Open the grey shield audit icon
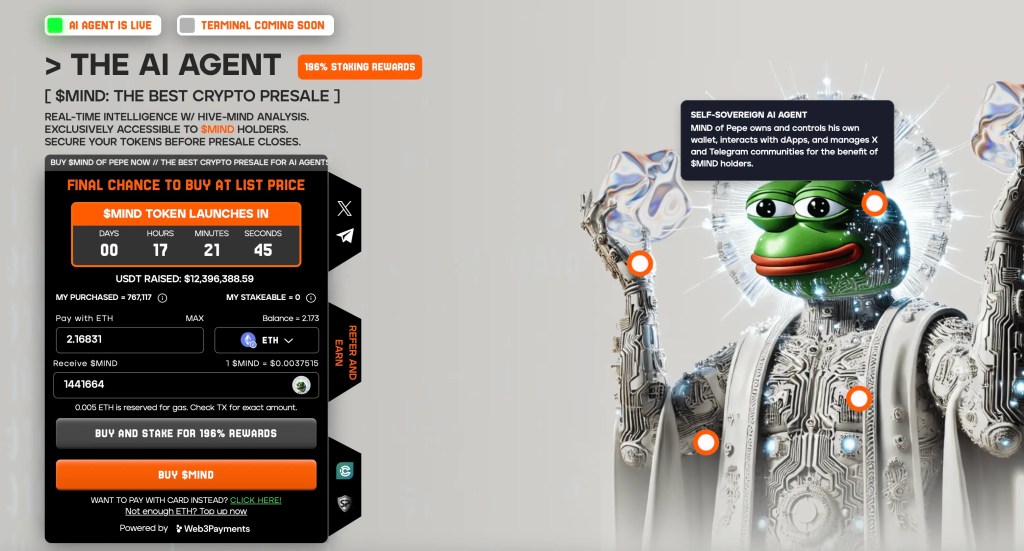 pyautogui.click(x=344, y=501)
